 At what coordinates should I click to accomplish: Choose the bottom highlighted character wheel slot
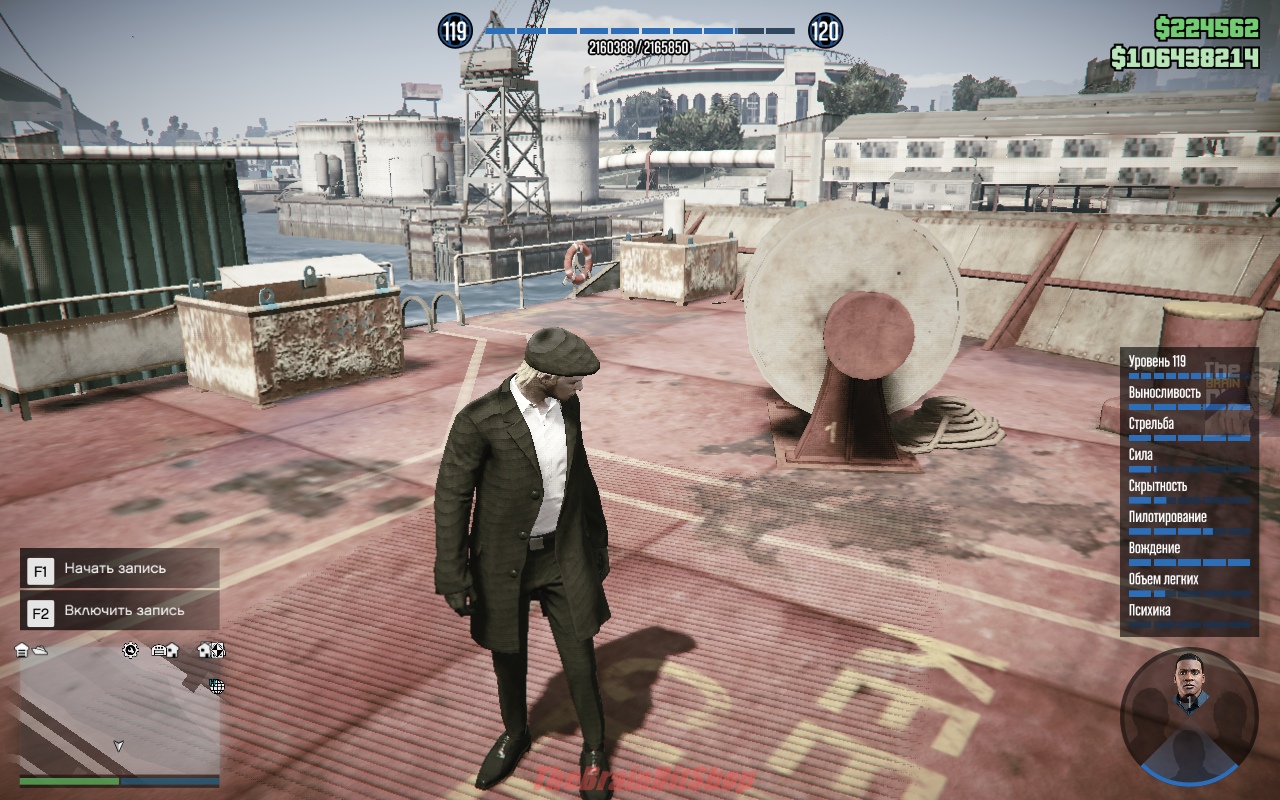1188,757
